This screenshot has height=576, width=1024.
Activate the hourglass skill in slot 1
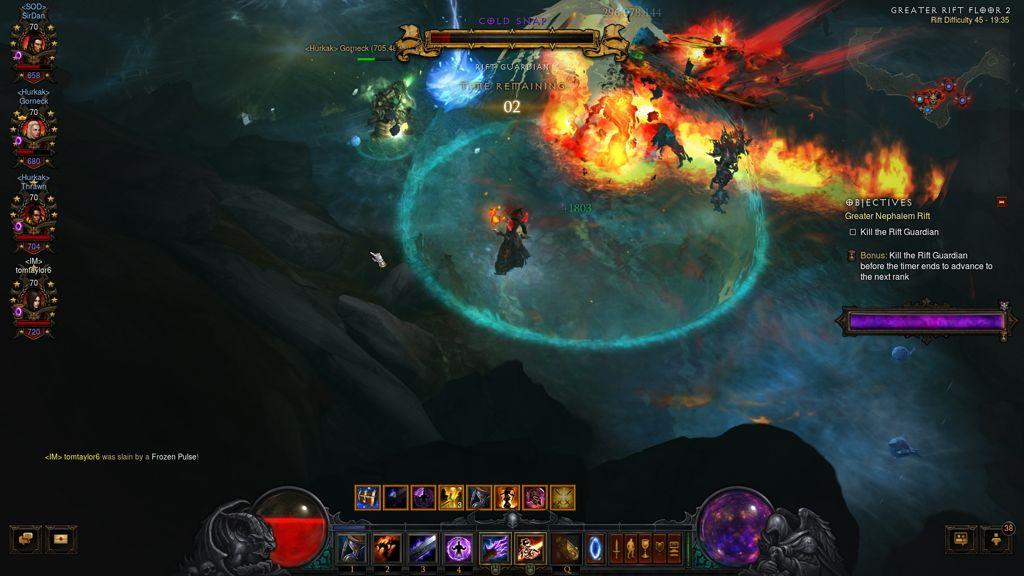pyautogui.click(x=351, y=547)
